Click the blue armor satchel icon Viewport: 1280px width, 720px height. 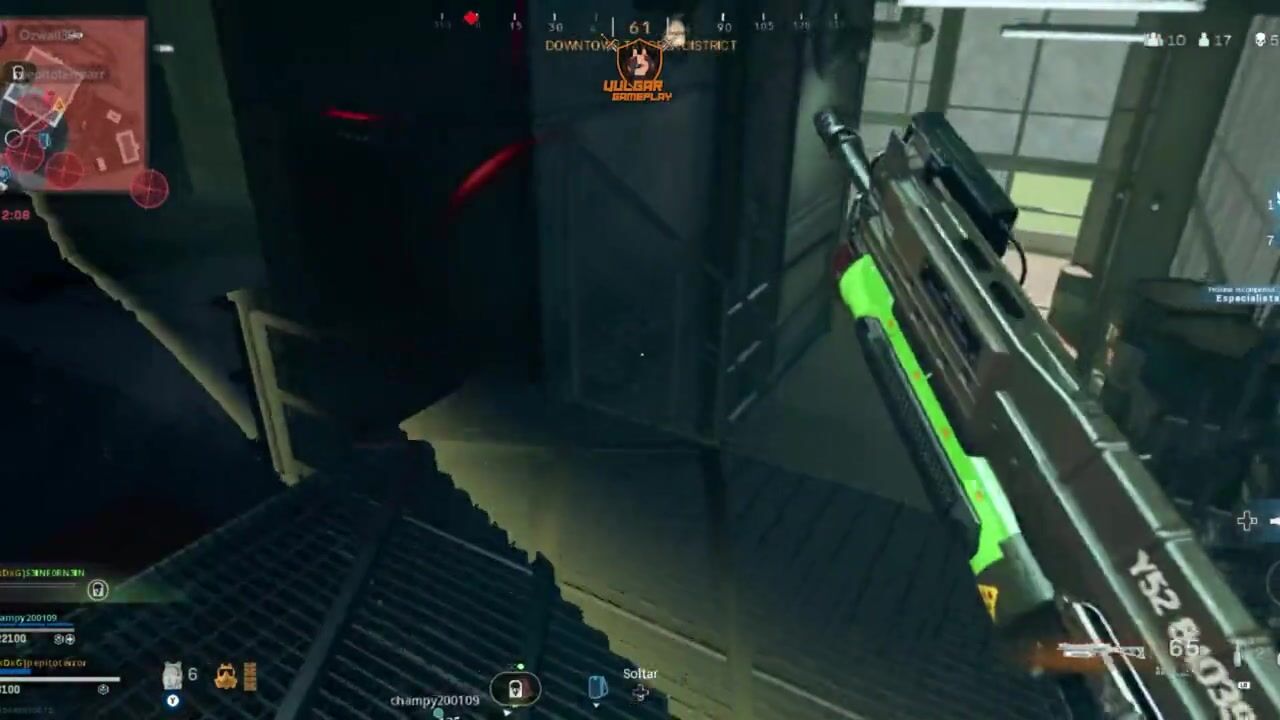coord(597,687)
